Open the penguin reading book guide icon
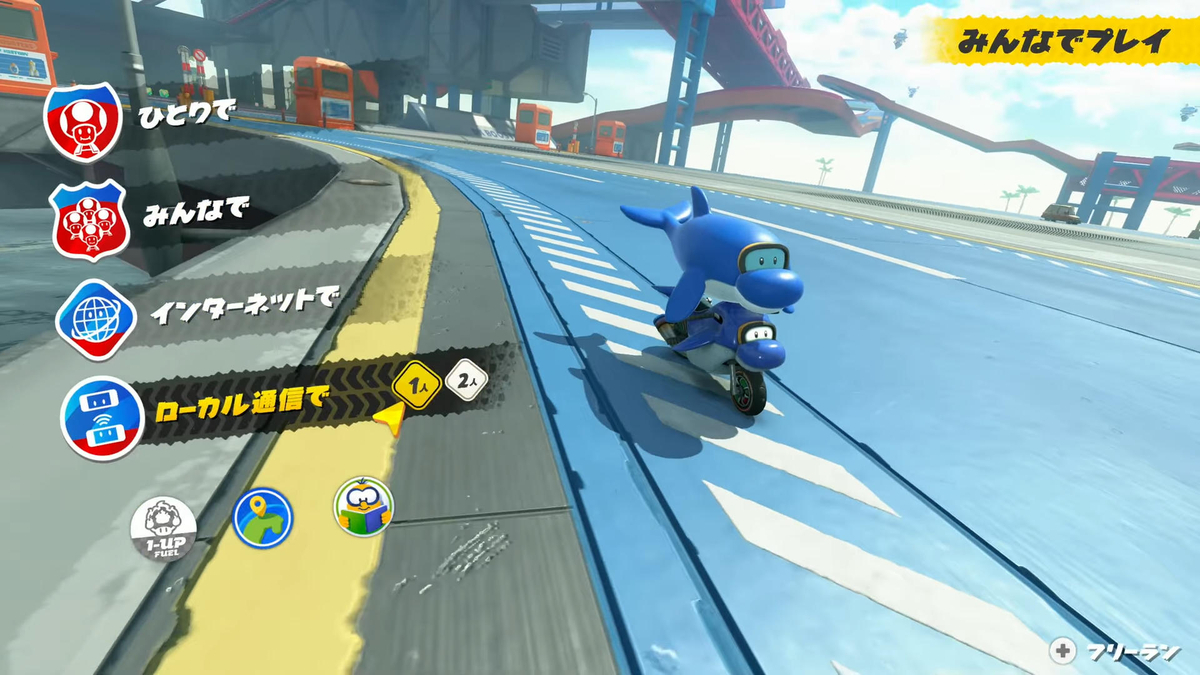The image size is (1200, 675). click(x=363, y=506)
